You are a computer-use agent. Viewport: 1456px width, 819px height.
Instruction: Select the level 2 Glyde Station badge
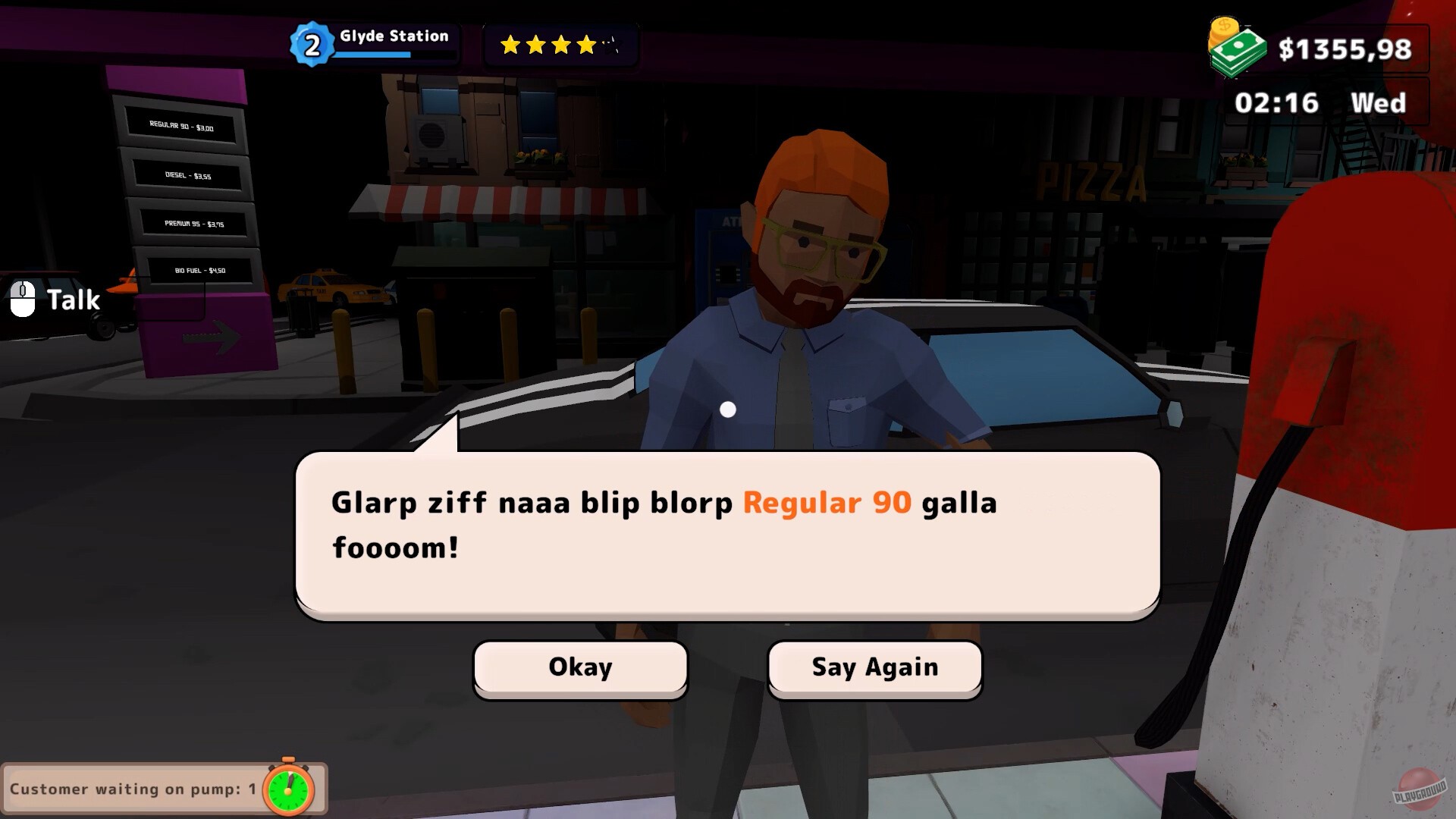[311, 44]
